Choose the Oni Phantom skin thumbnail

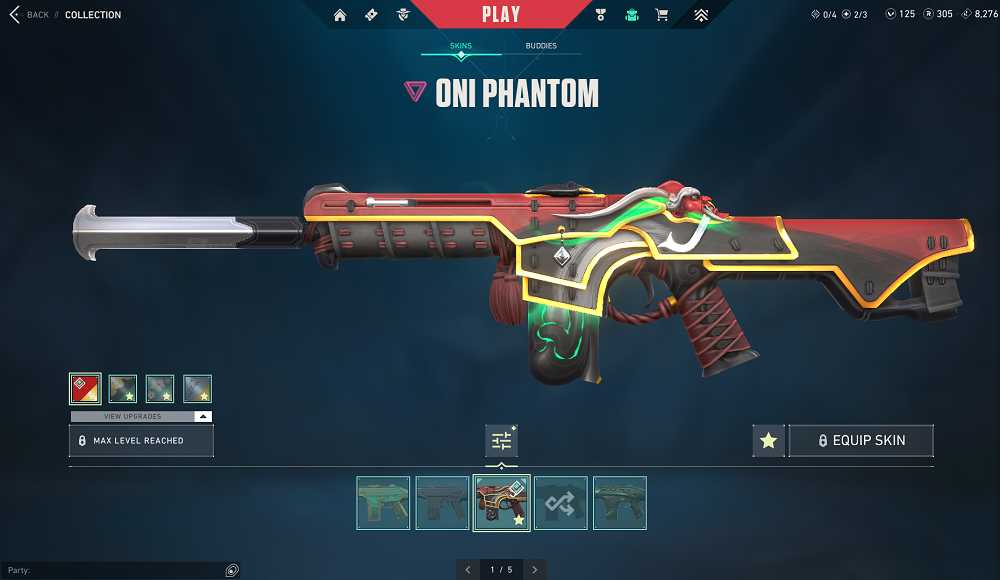coord(501,502)
